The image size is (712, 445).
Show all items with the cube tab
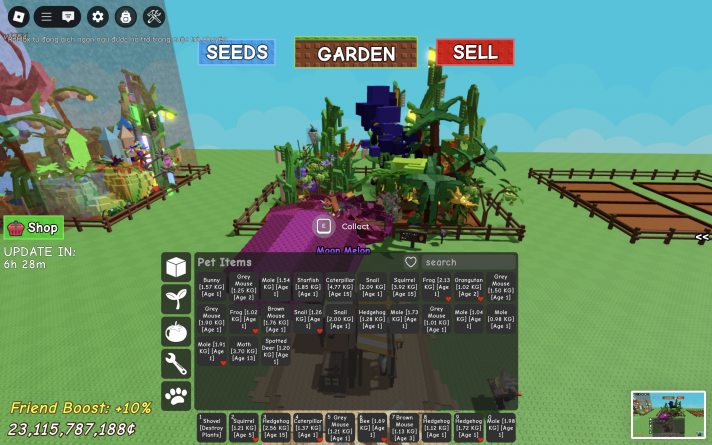pos(176,267)
